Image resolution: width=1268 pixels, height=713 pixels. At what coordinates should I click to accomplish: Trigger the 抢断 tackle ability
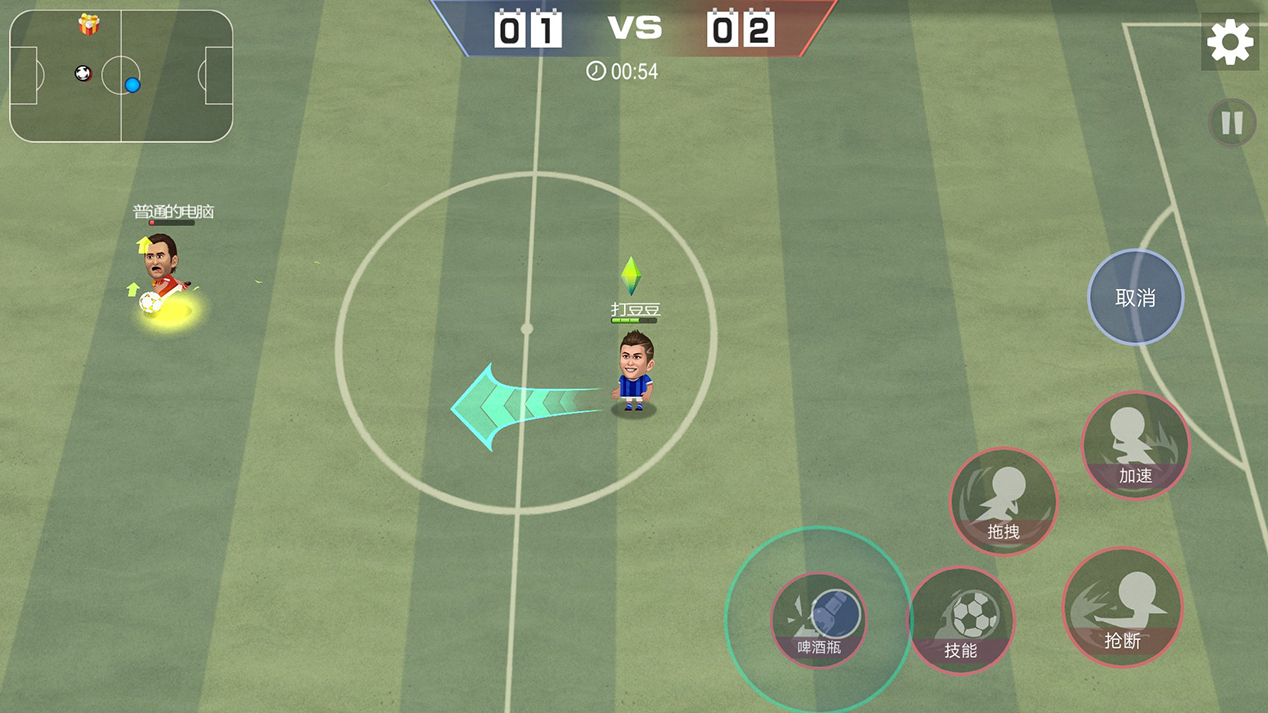click(1122, 607)
